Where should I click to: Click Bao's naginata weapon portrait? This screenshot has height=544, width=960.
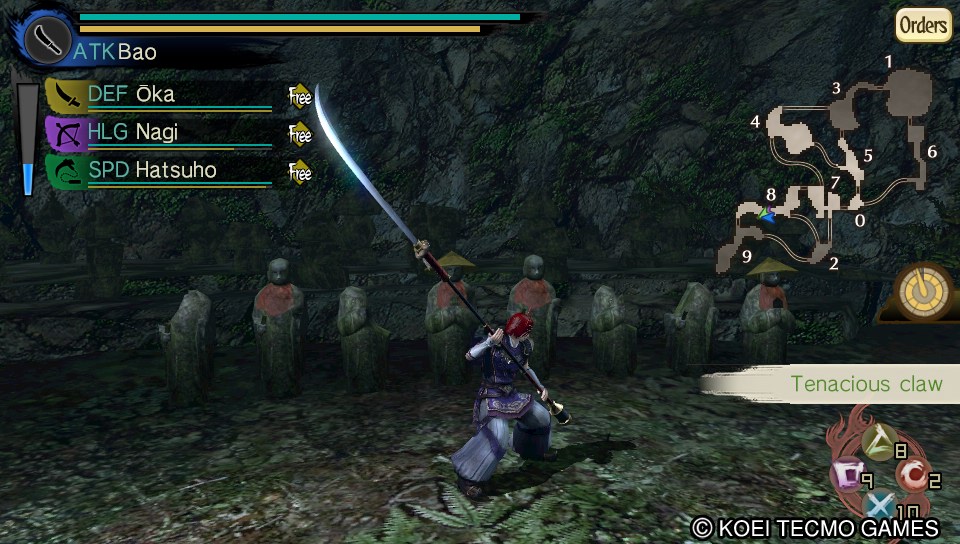(x=46, y=40)
